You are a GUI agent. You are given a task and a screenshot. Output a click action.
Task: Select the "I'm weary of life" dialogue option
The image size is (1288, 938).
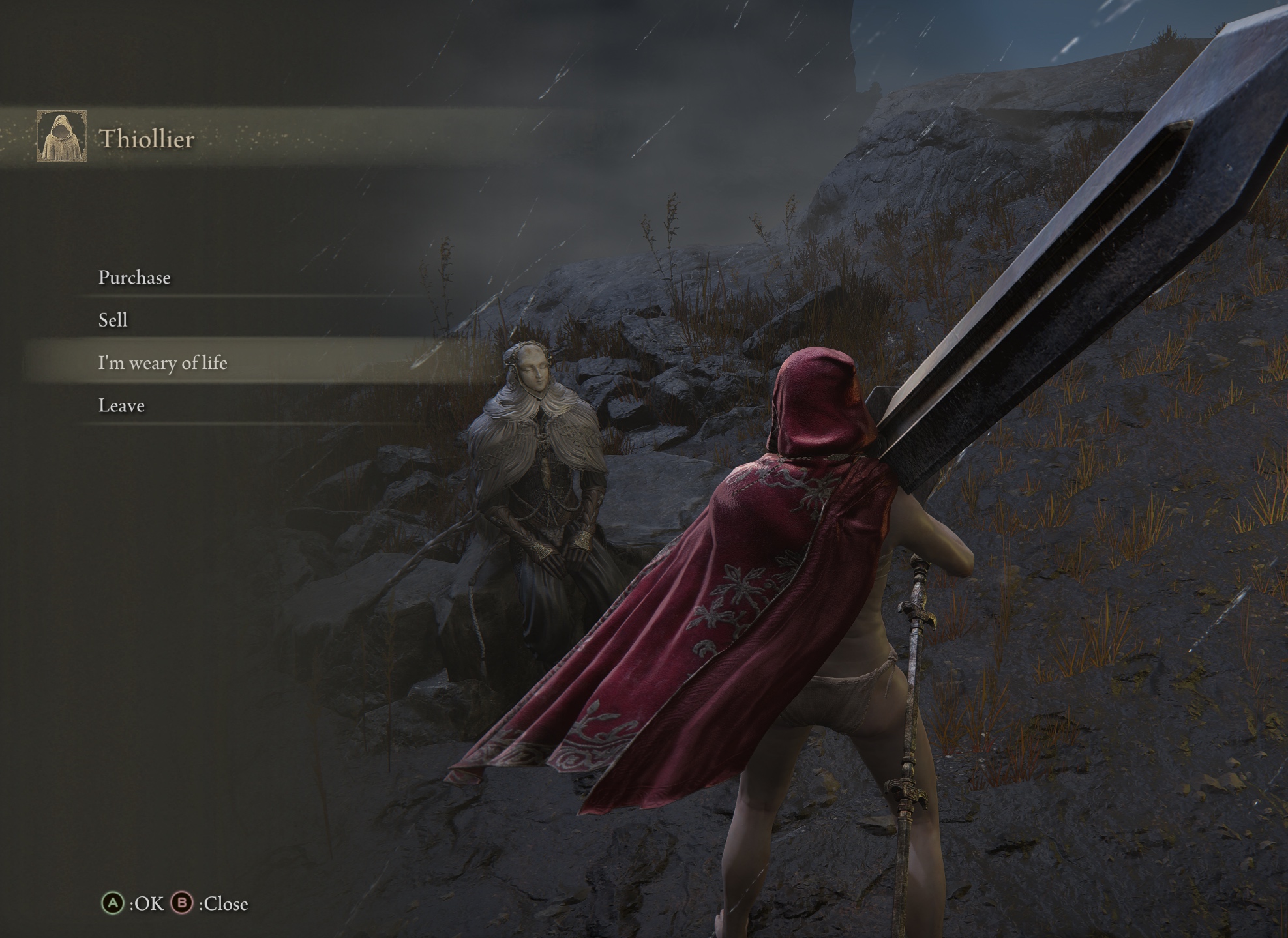point(163,362)
